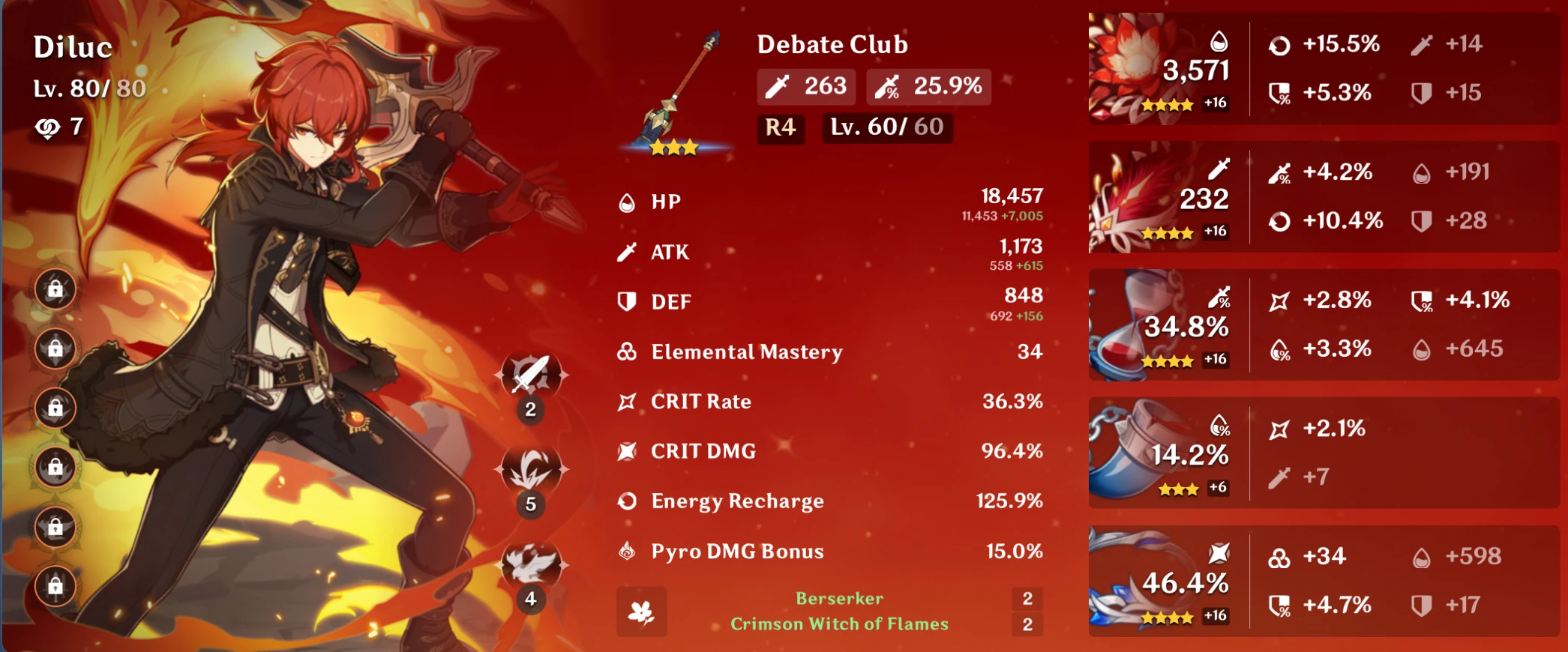
Task: Select the weapon Lv. 60/60 label
Action: pyautogui.click(x=887, y=128)
